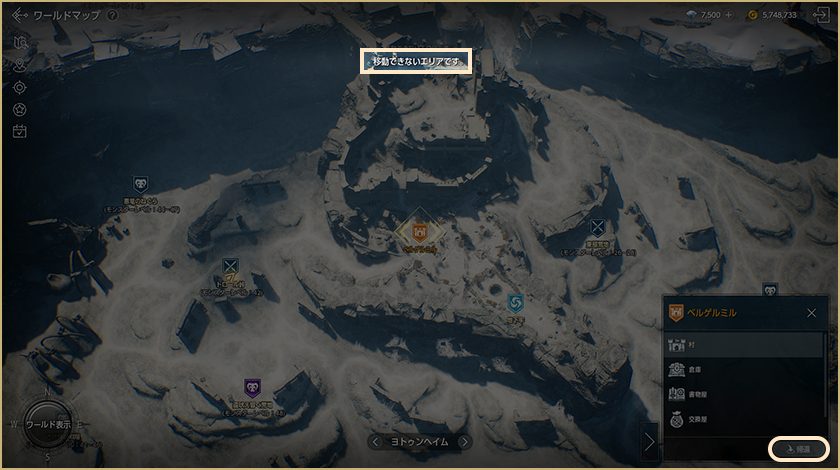
Task: Switch to next region with right arrow
Action: pyautogui.click(x=464, y=441)
